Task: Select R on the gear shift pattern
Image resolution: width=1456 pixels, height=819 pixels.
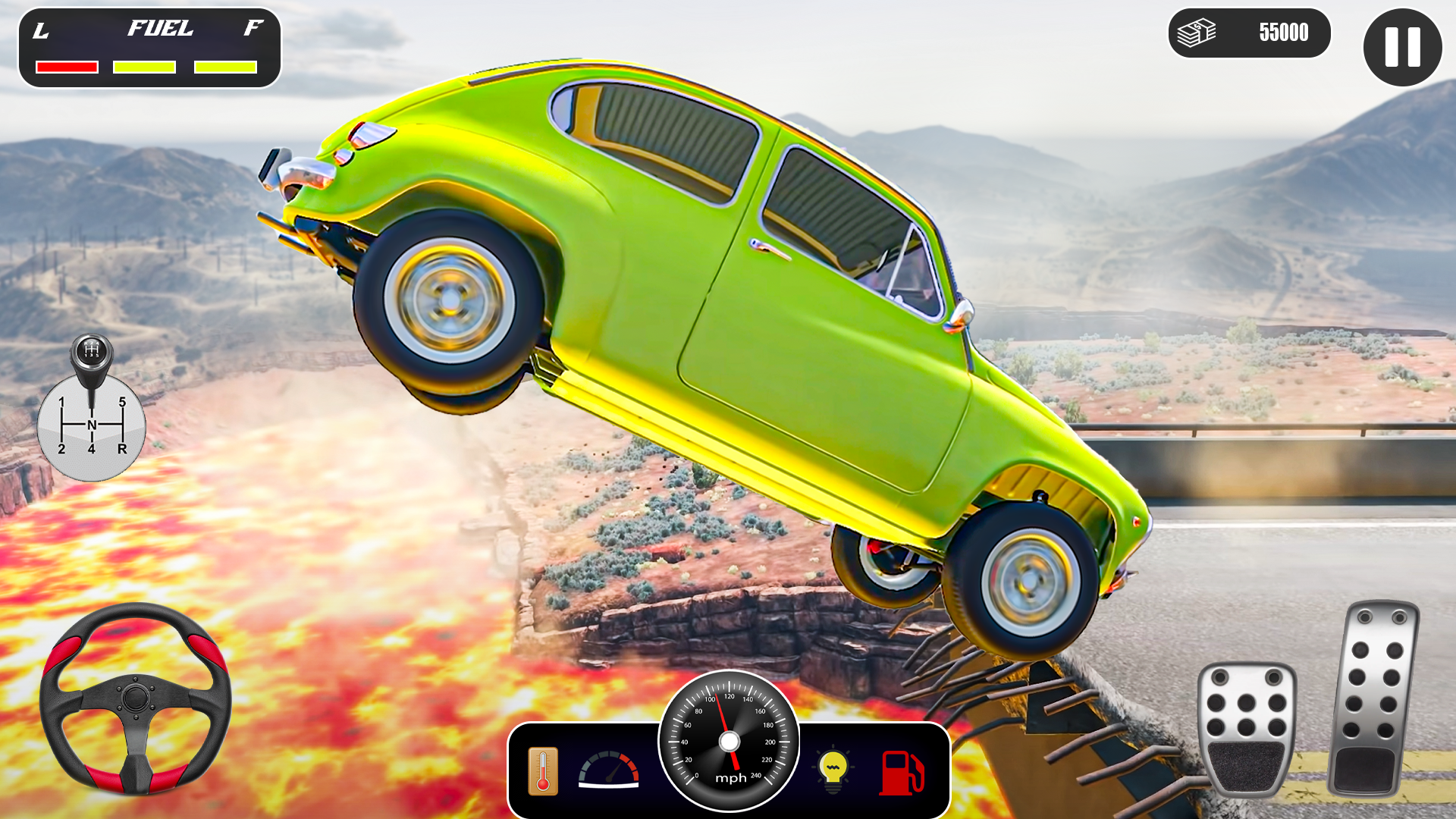Action: pos(122,449)
